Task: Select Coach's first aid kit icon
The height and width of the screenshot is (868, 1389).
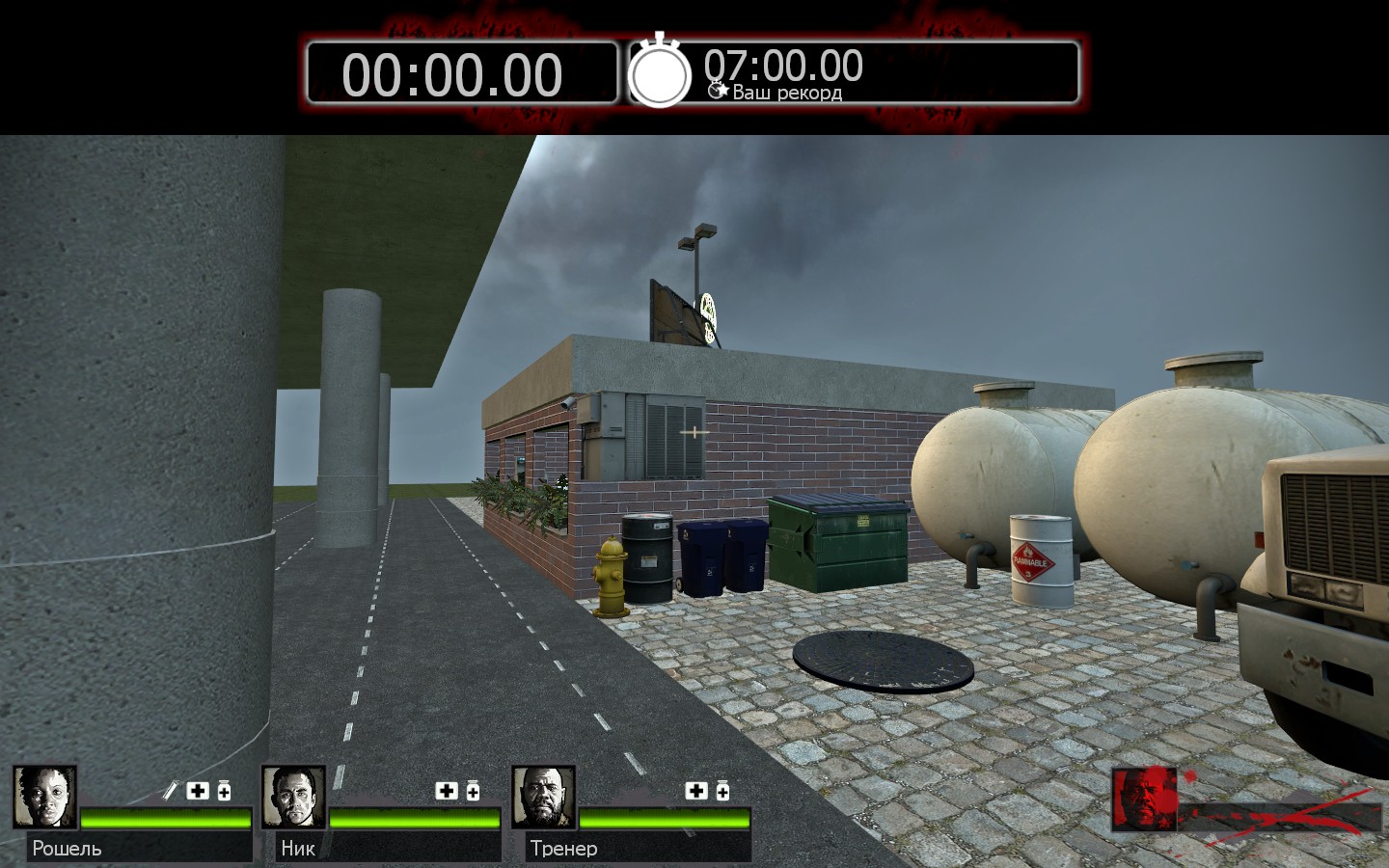Action: (696, 791)
